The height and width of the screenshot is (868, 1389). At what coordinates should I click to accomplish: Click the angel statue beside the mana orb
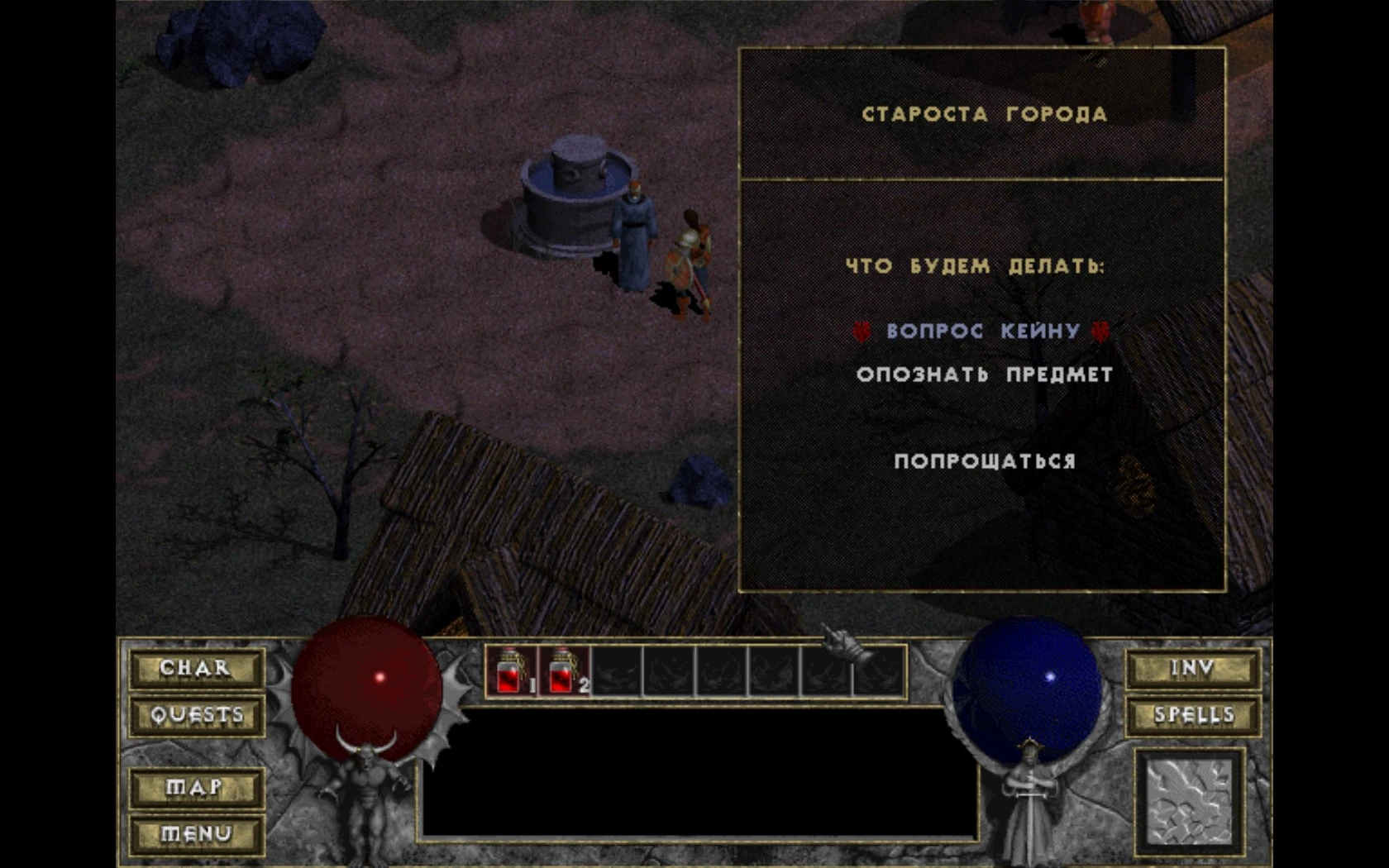pyautogui.click(x=1029, y=798)
